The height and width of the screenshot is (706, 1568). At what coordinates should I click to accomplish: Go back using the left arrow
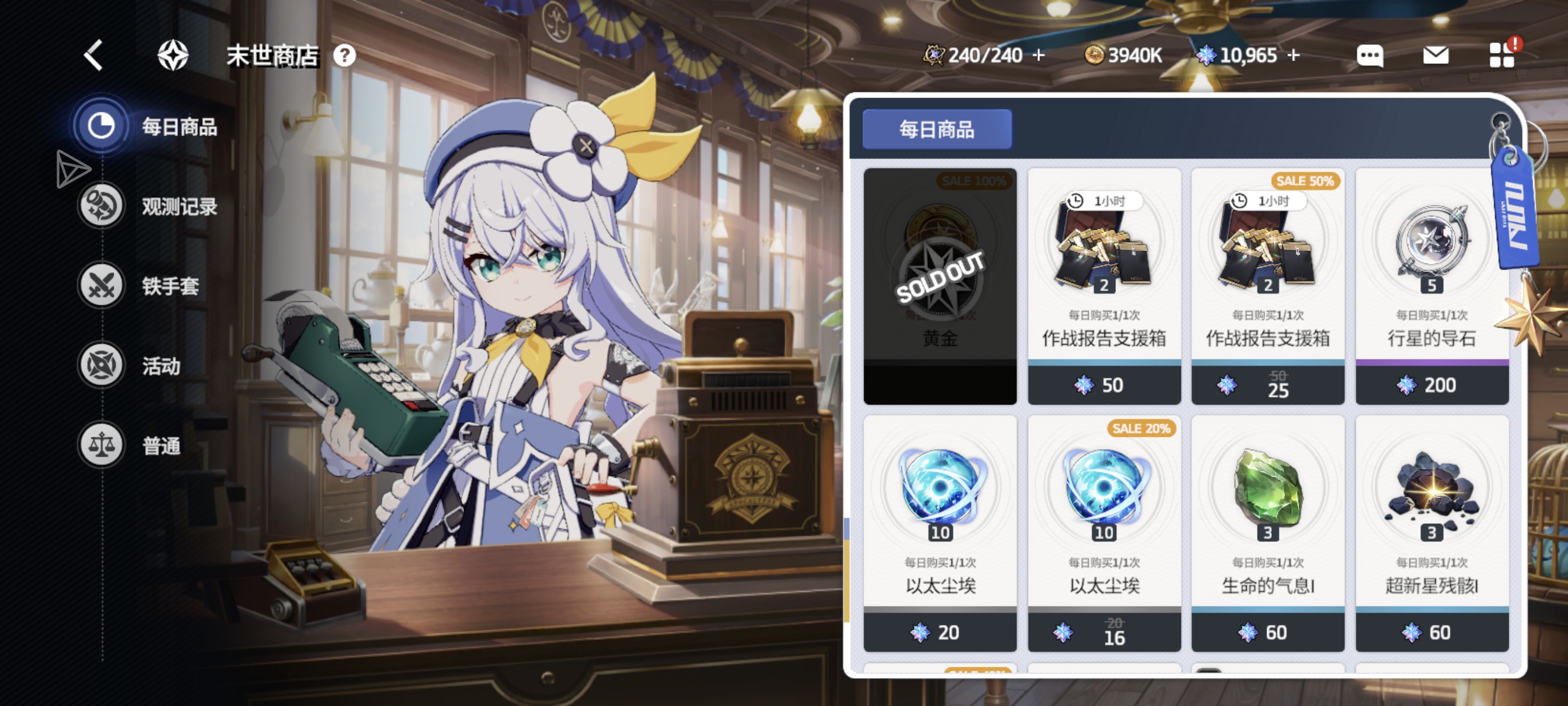(x=92, y=55)
